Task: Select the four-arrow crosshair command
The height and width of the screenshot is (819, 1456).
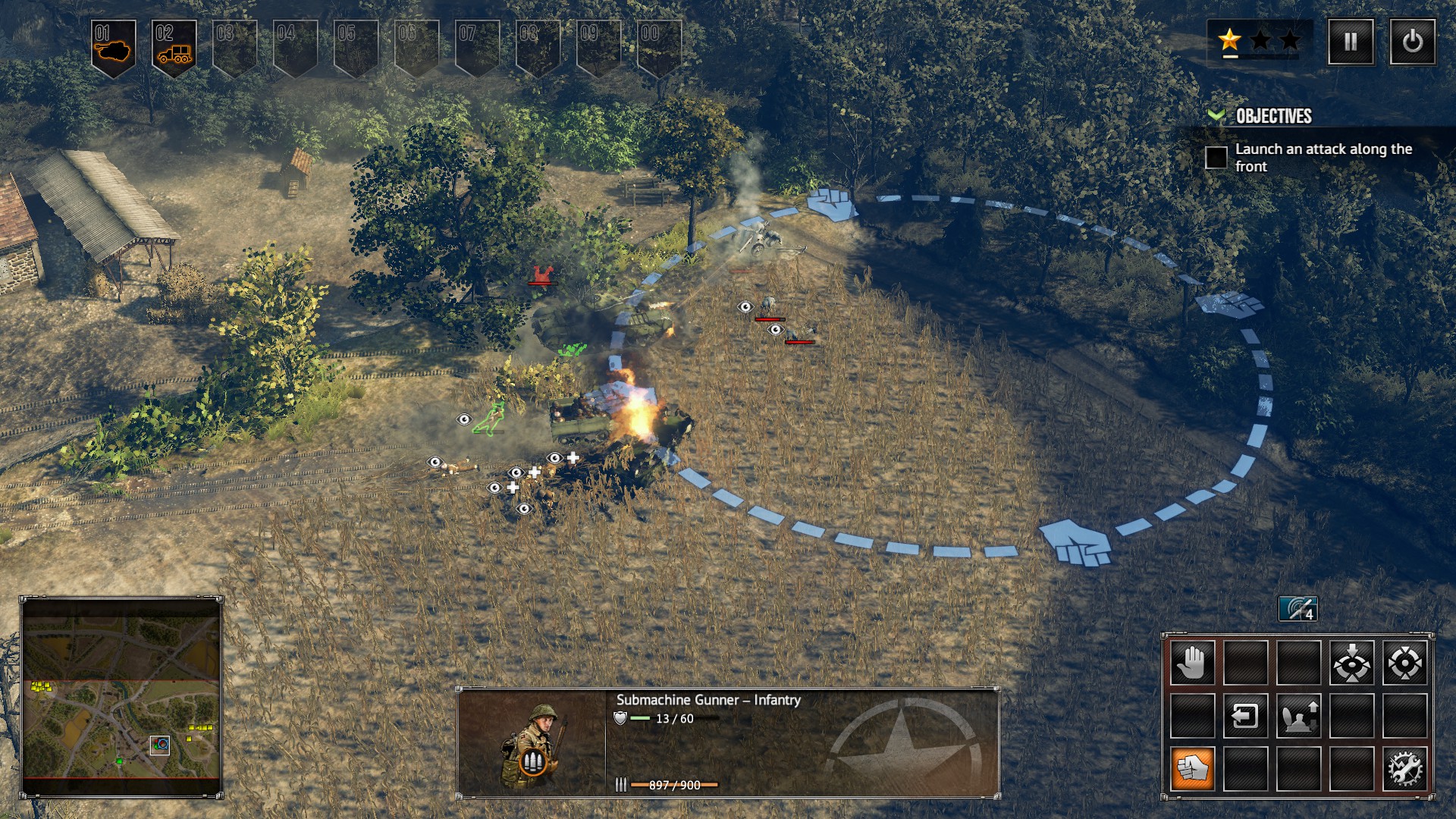Action: point(1404,663)
